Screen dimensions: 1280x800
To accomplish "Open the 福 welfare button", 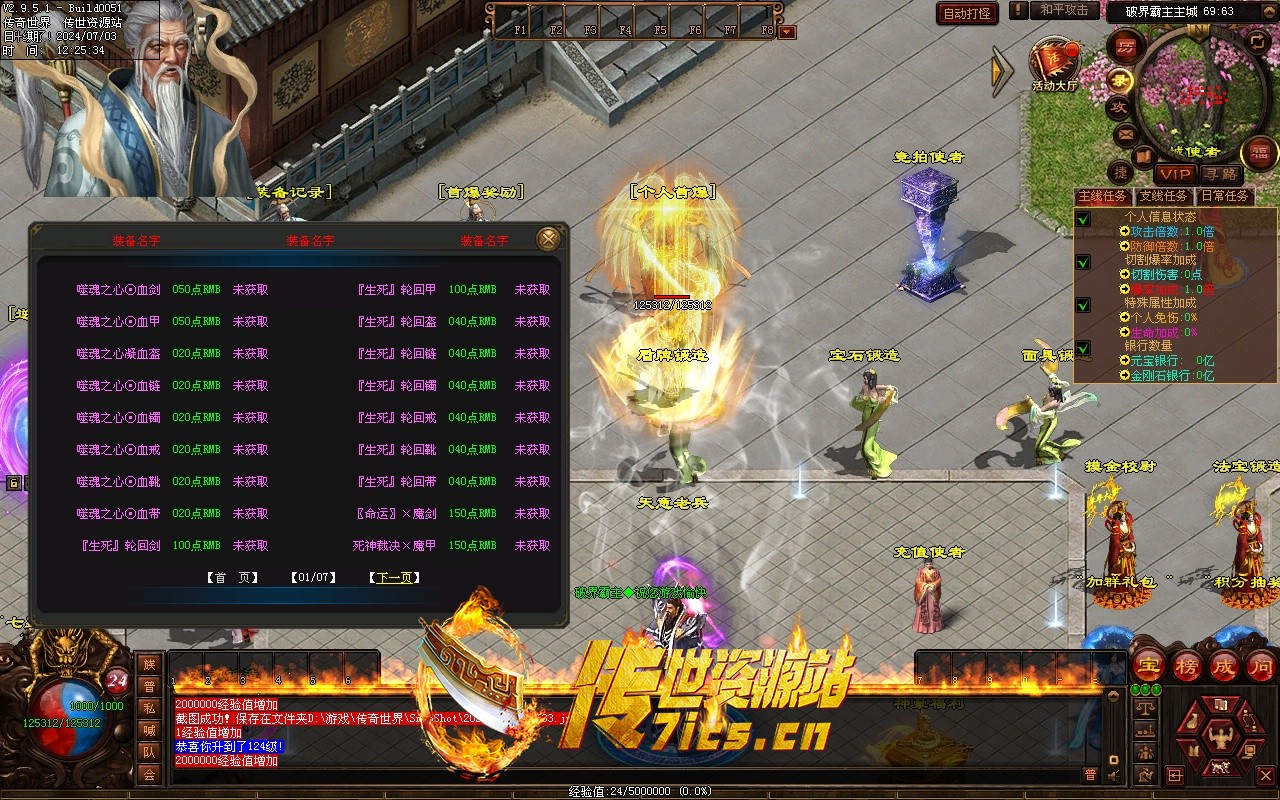I will point(1259,153).
